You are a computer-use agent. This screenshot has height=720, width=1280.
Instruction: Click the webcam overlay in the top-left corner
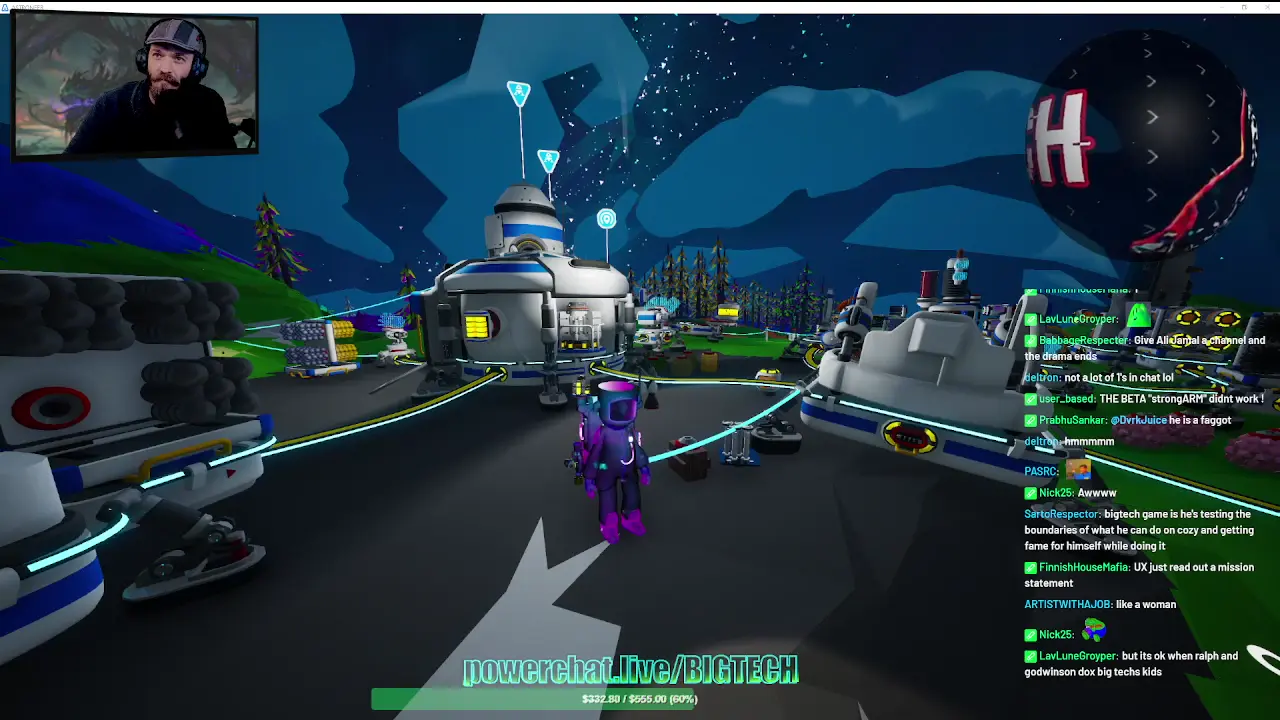click(138, 85)
